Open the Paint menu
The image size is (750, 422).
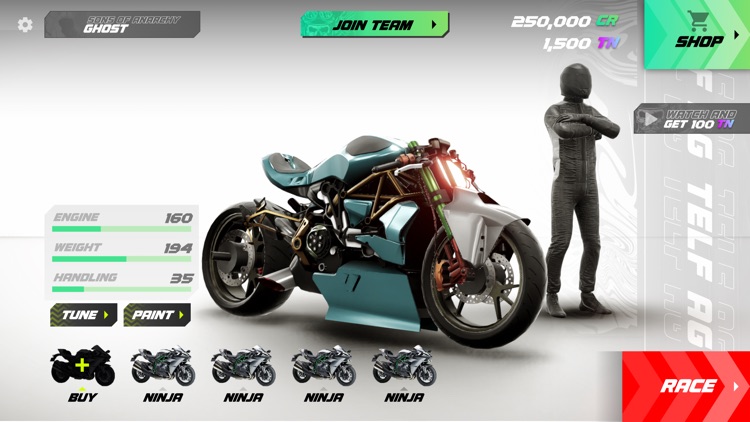point(157,315)
